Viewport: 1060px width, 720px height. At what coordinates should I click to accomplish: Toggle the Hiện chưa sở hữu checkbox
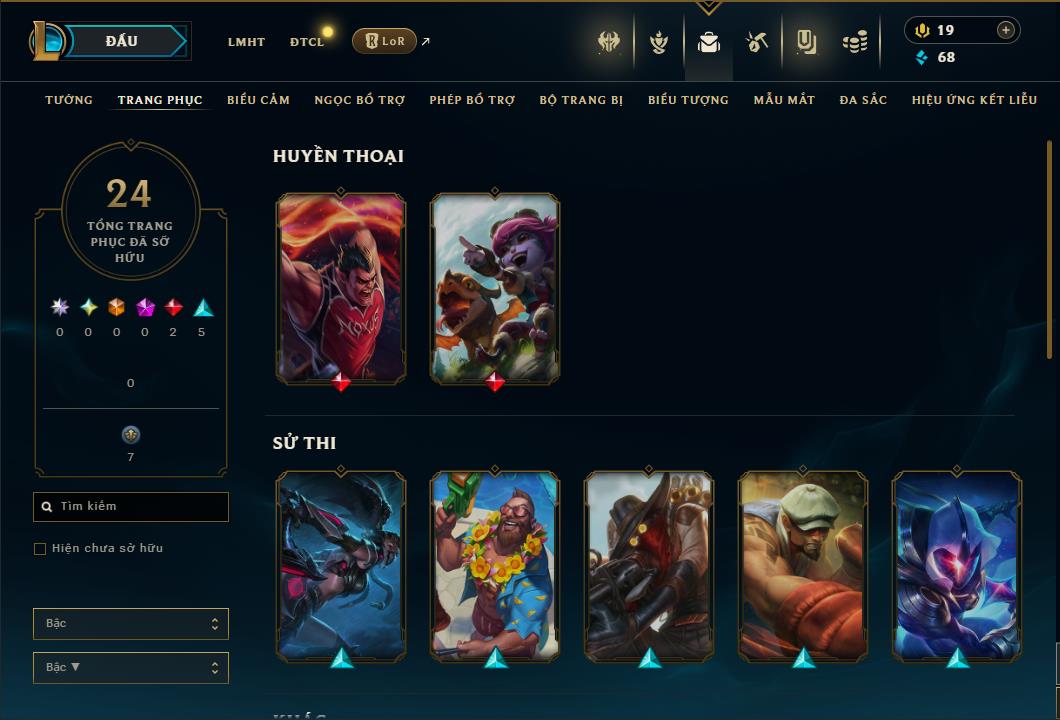[x=40, y=549]
